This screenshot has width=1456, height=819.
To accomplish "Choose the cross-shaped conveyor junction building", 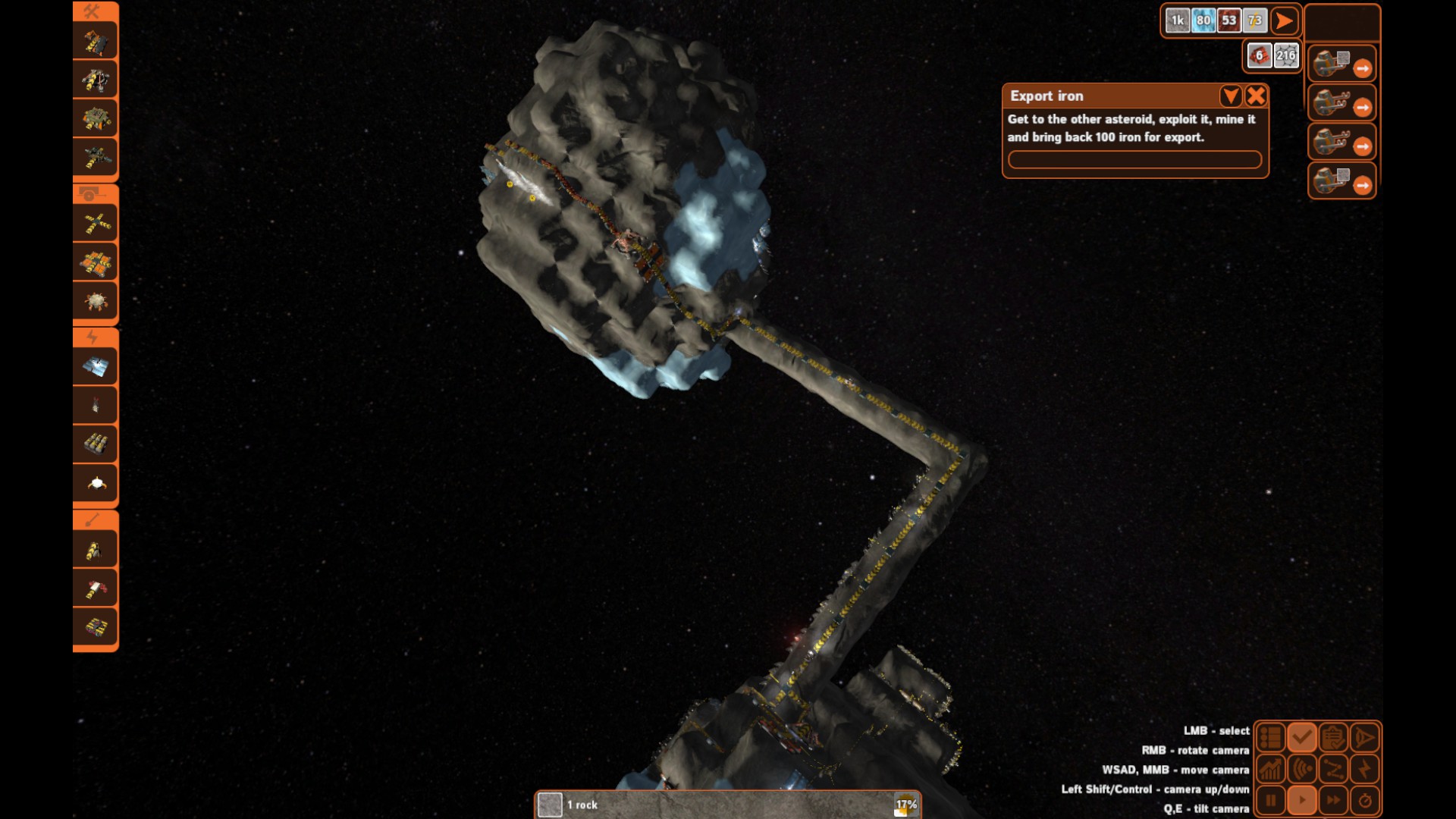I will (x=96, y=224).
